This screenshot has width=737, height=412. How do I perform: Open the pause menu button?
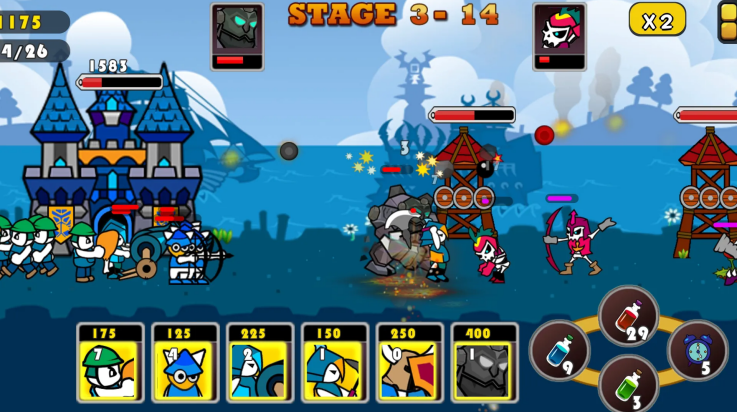pos(728,20)
